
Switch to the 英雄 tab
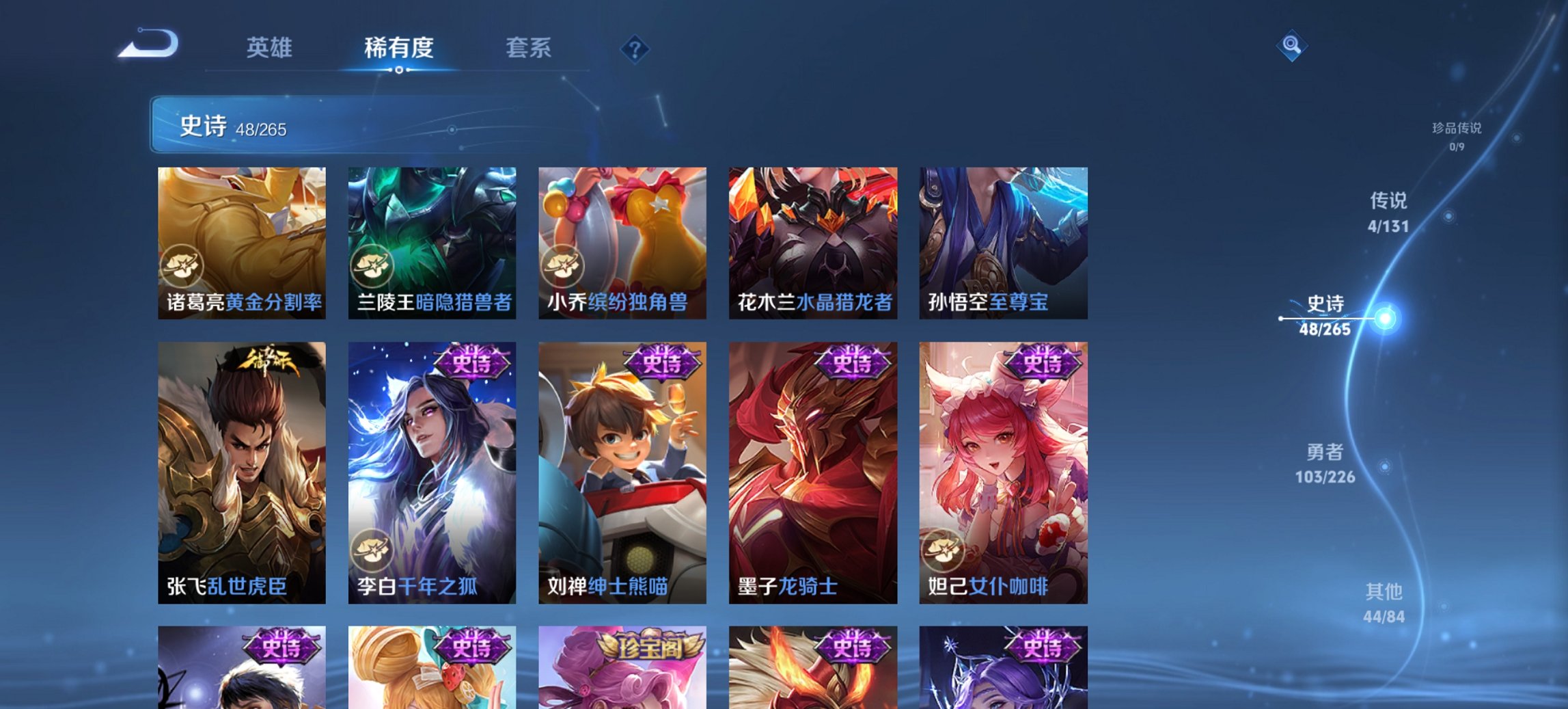[x=271, y=49]
